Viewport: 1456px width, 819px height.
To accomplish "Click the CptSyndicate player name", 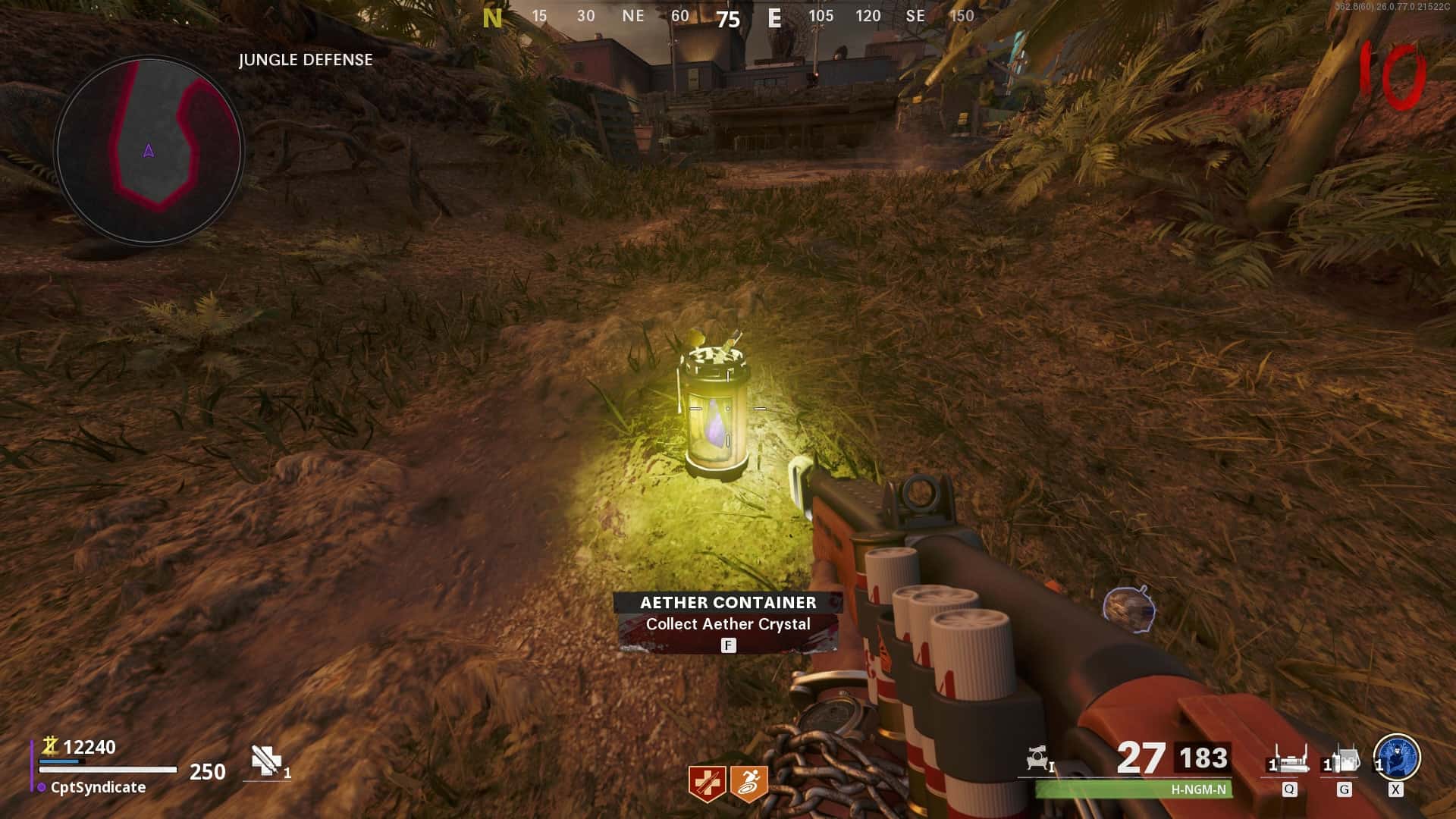I will pyautogui.click(x=98, y=787).
